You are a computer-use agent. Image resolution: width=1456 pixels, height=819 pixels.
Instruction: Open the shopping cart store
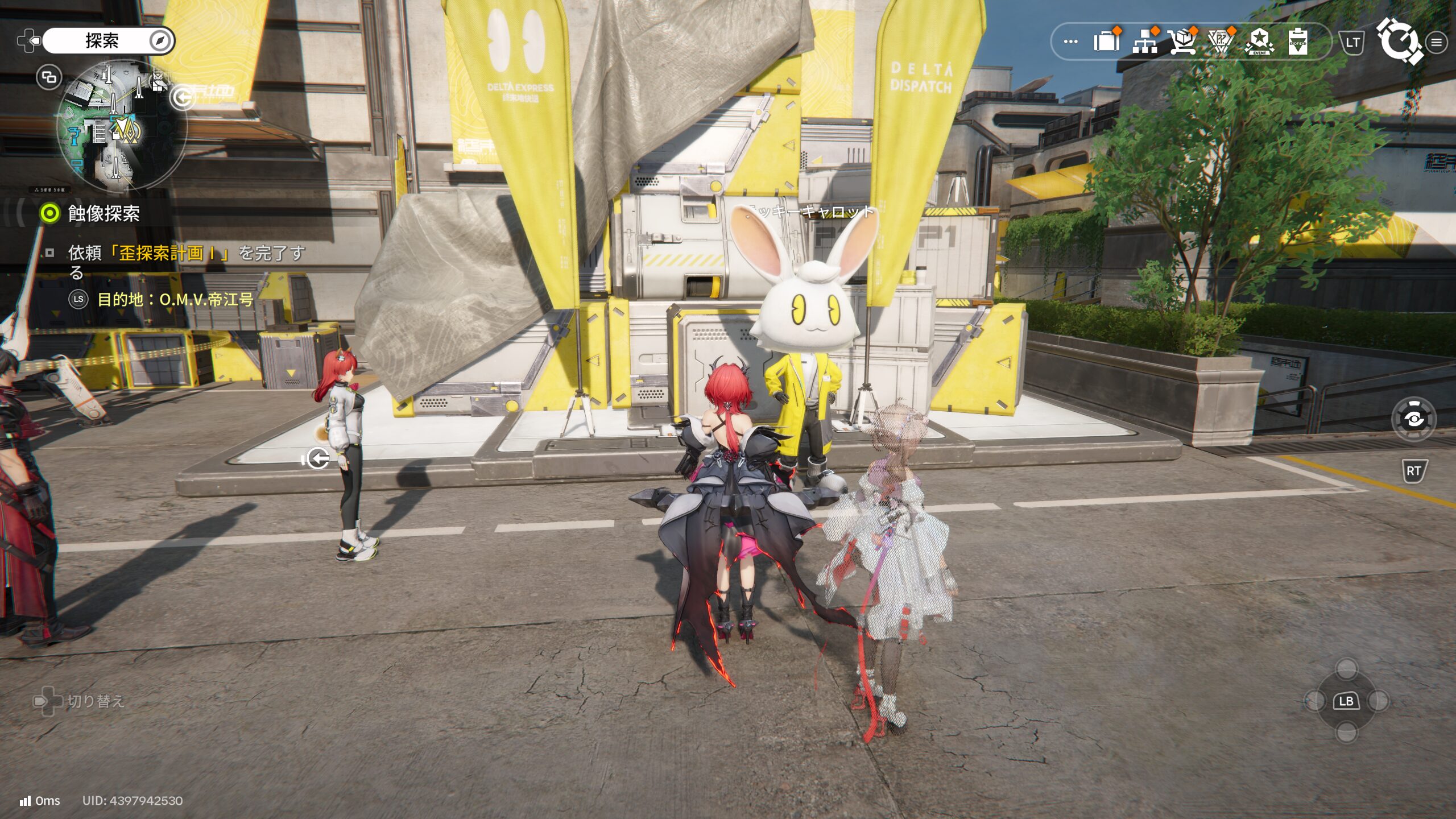point(1182,42)
